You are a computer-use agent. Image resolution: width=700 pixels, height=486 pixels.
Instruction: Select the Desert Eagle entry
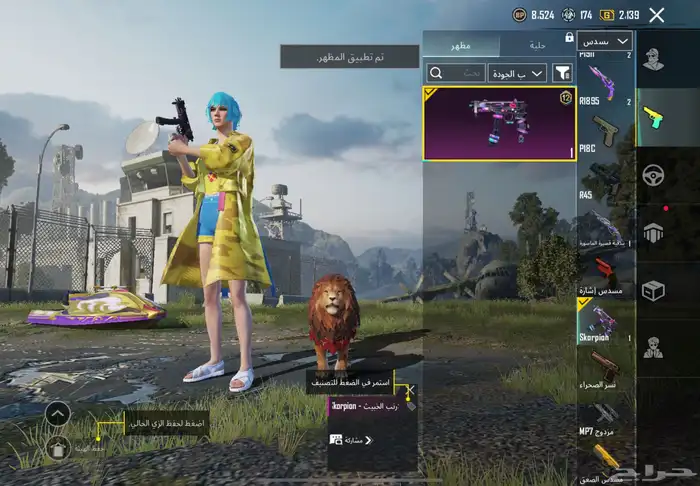coord(605,370)
